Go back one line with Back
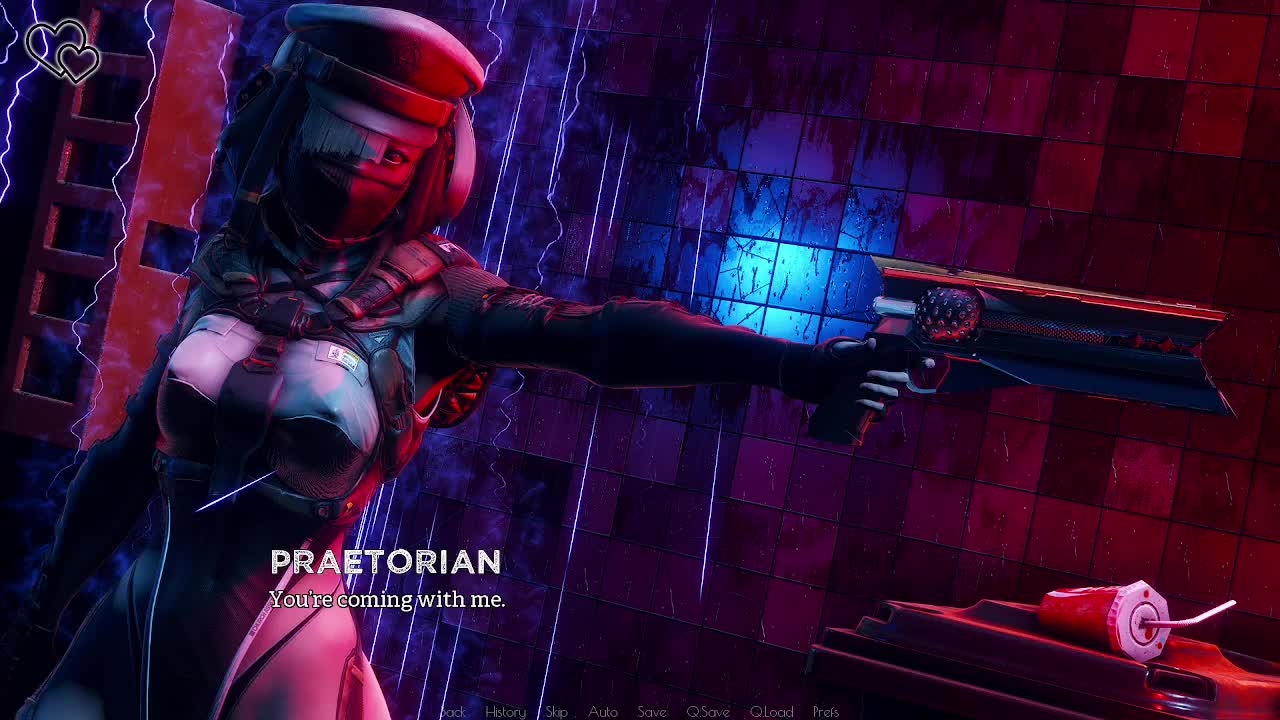Screen dimensions: 1280x720 [453, 712]
